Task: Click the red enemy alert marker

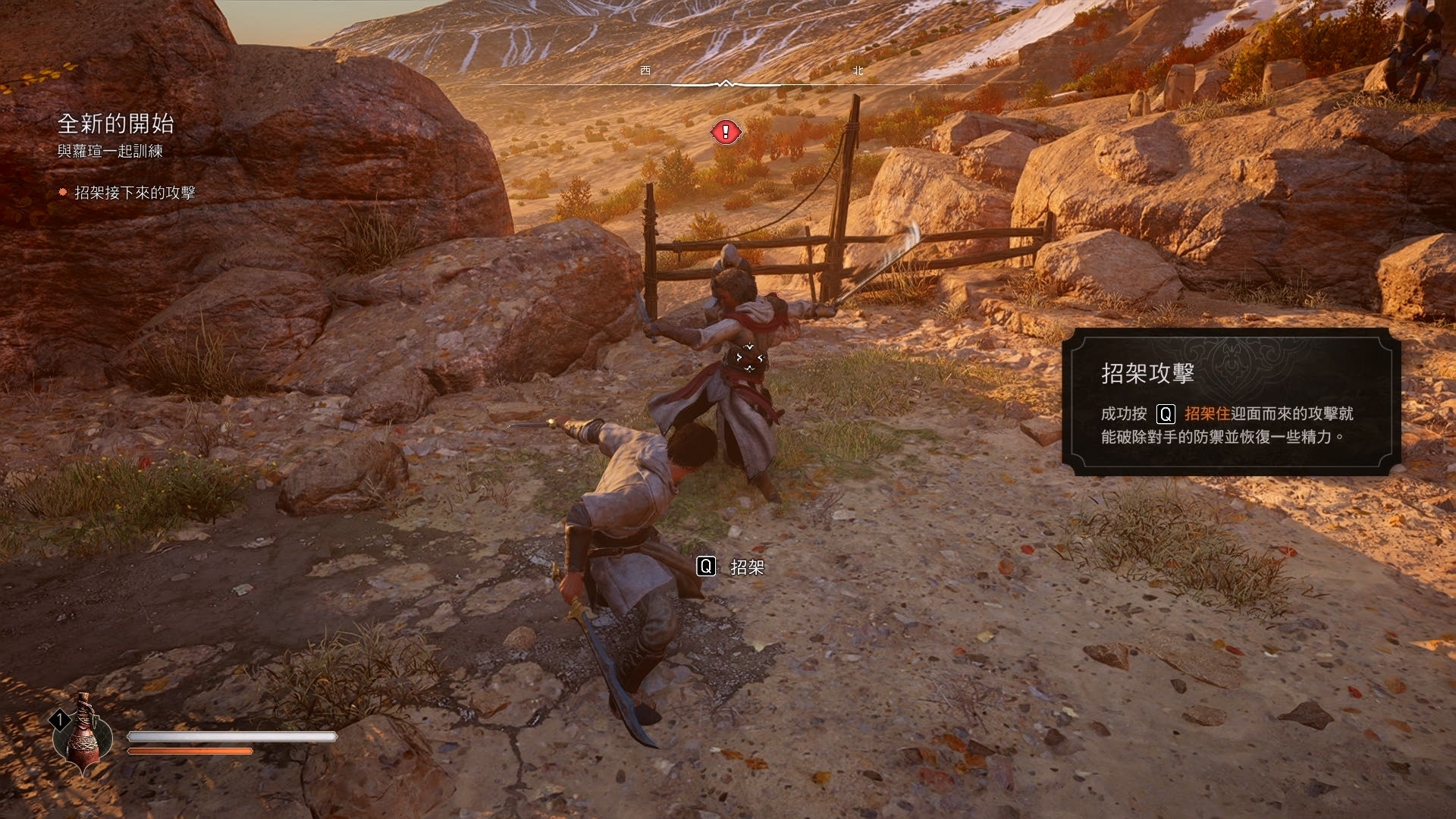Action: point(726,133)
